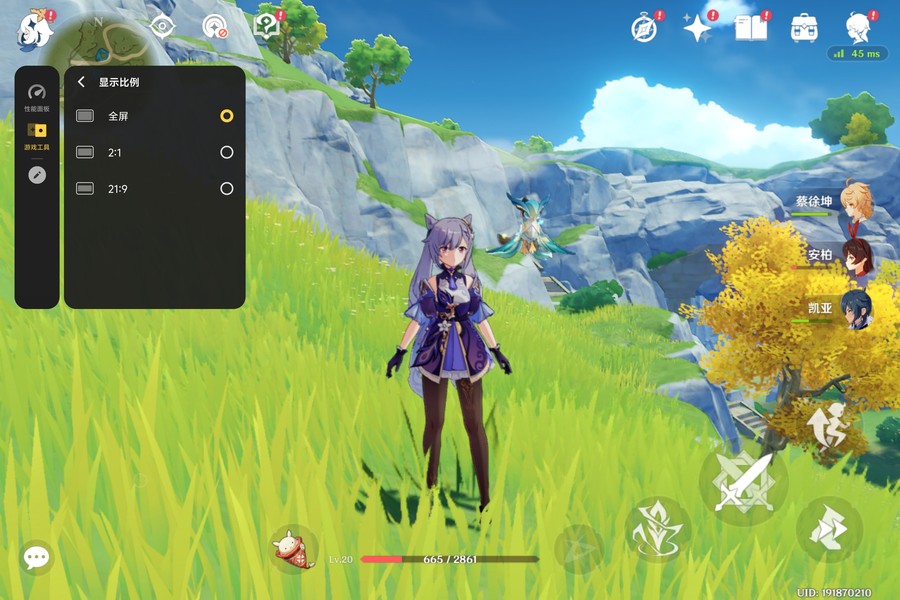This screenshot has width=900, height=600.
Task: Switch to the 游戏工具 tab
Action: point(37,135)
